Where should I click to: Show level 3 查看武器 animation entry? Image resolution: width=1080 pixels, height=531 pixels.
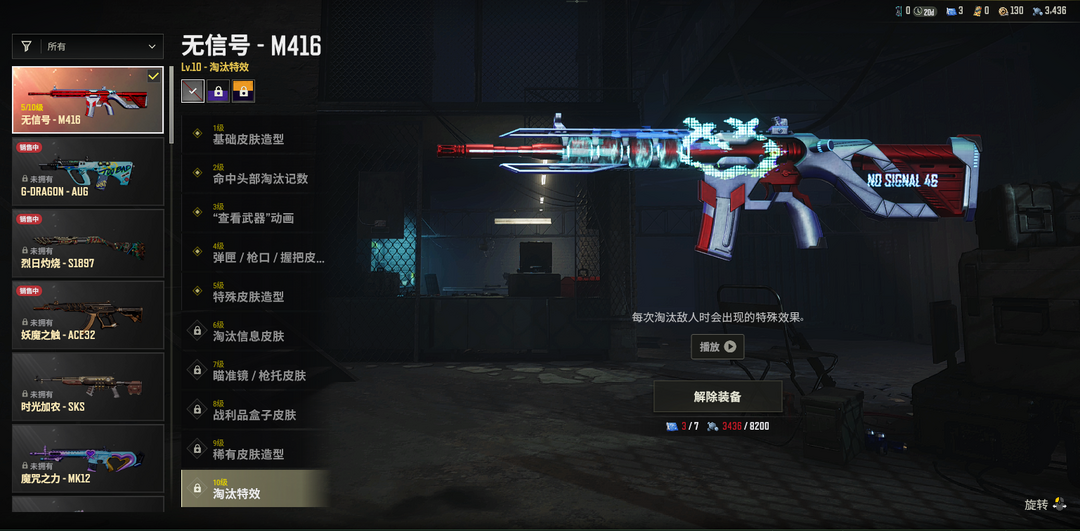(255, 214)
